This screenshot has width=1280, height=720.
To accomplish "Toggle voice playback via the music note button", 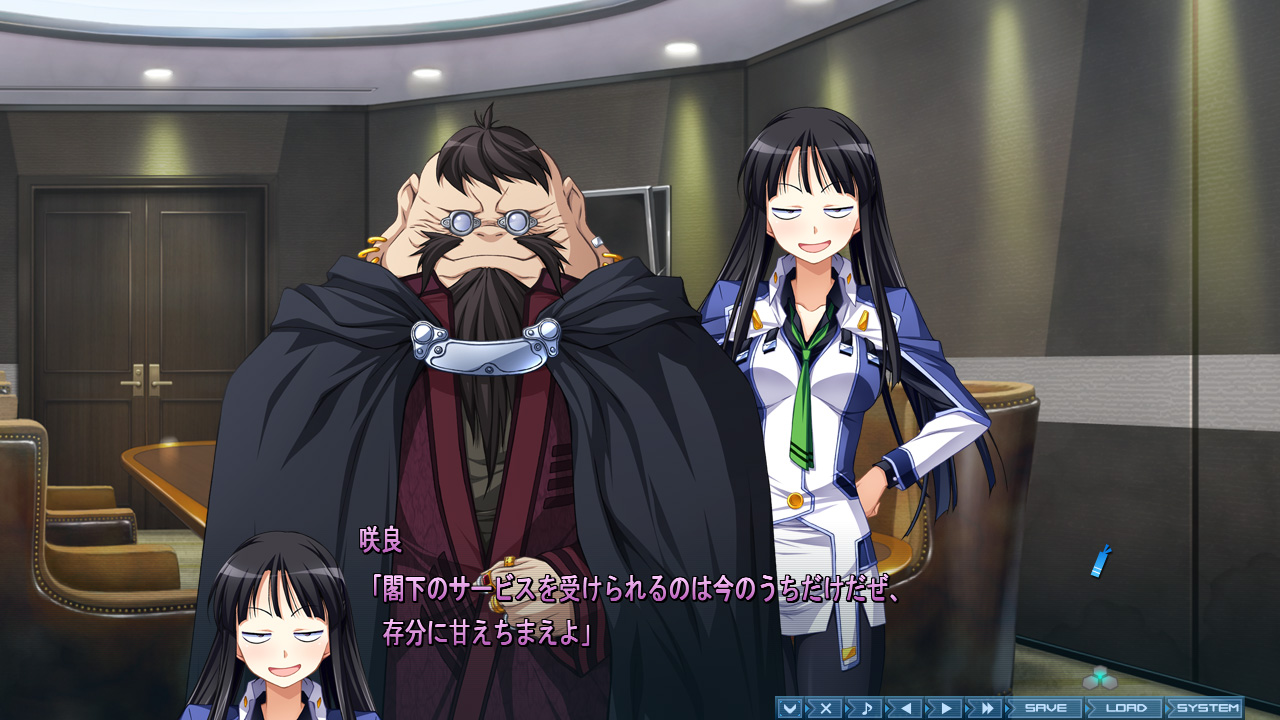I will [867, 707].
